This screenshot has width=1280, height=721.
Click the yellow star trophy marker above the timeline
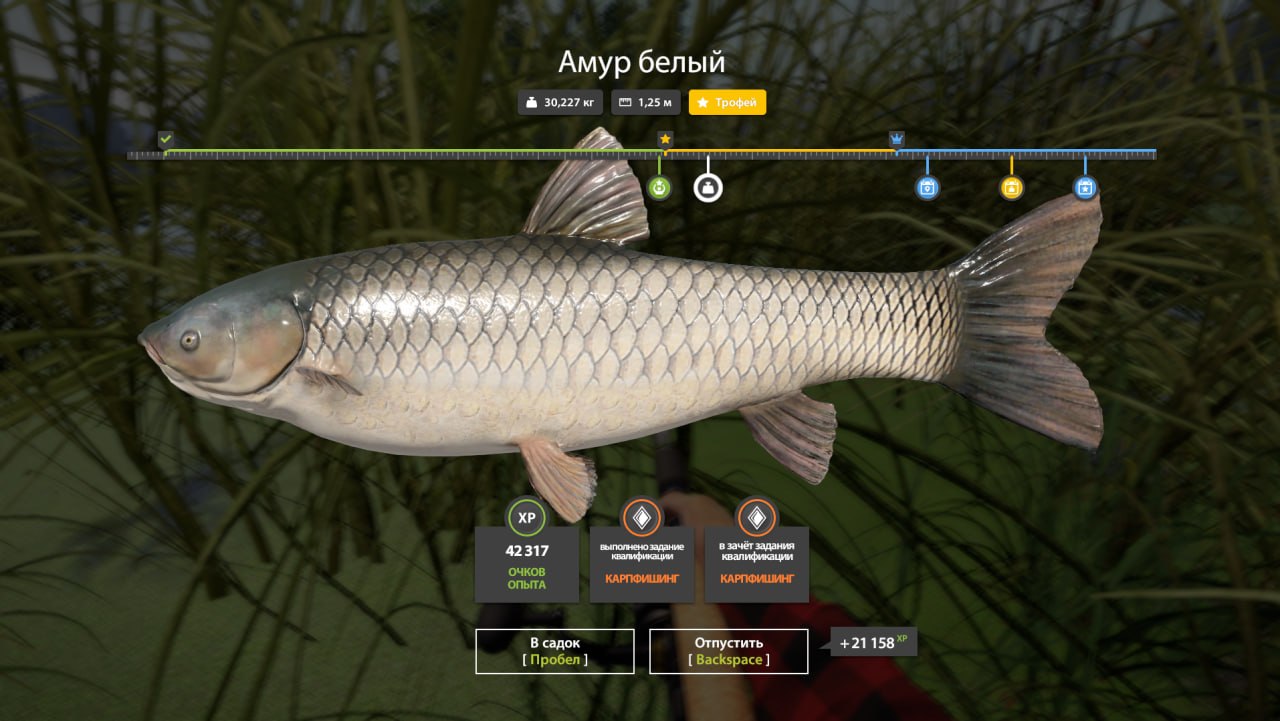click(x=665, y=138)
